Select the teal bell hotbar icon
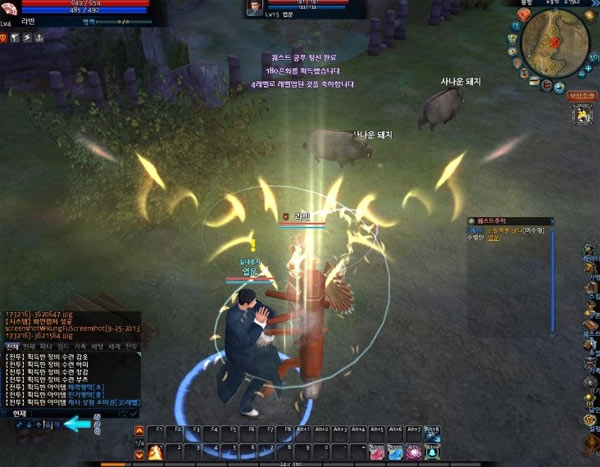 tap(432, 452)
